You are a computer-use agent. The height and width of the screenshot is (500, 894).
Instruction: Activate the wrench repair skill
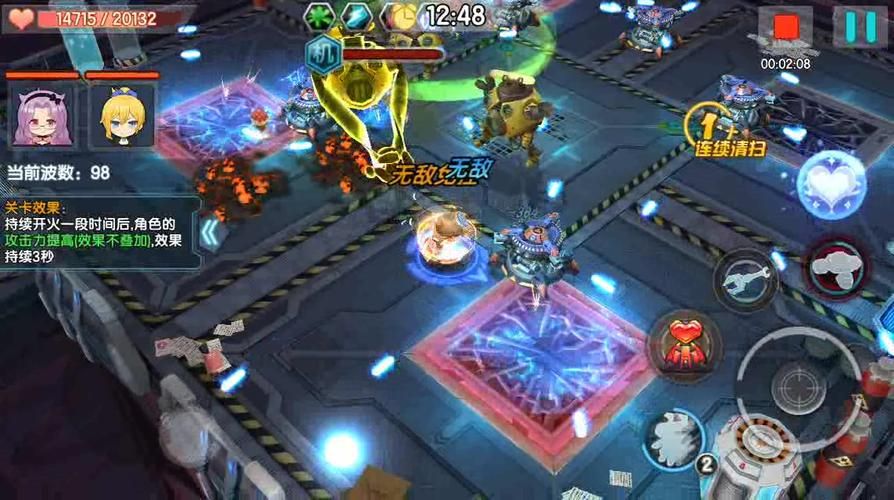(x=746, y=279)
